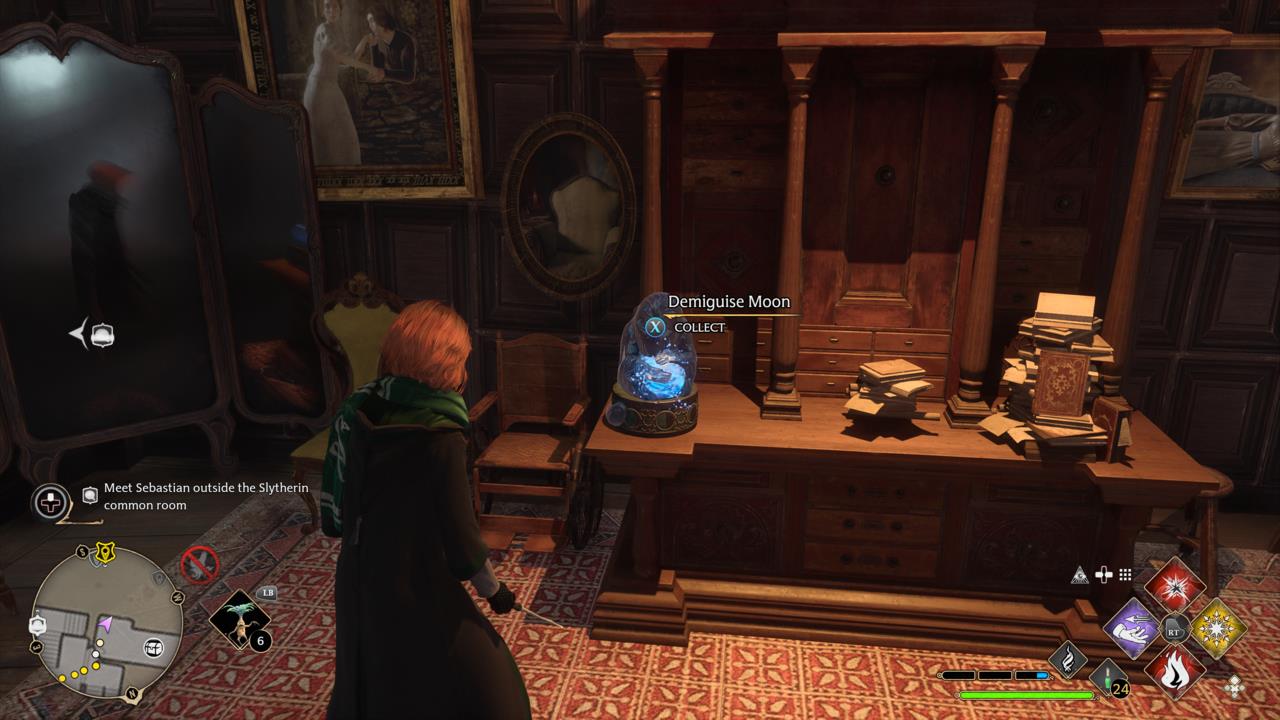Select the top red blast spell icon
1280x720 pixels.
(x=1176, y=588)
